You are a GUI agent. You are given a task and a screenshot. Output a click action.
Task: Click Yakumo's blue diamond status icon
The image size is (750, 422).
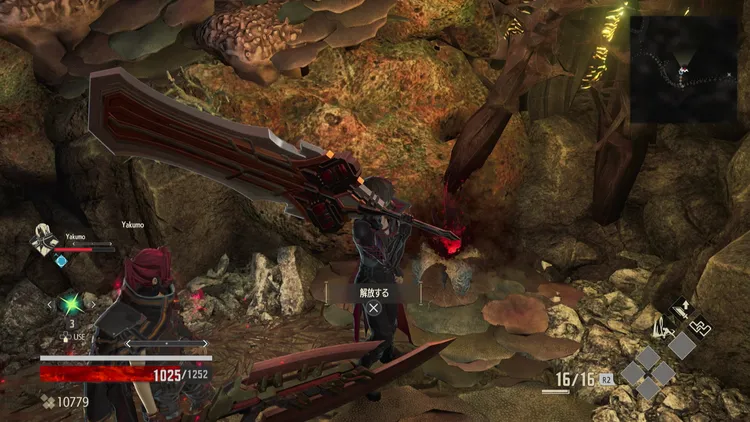61,261
